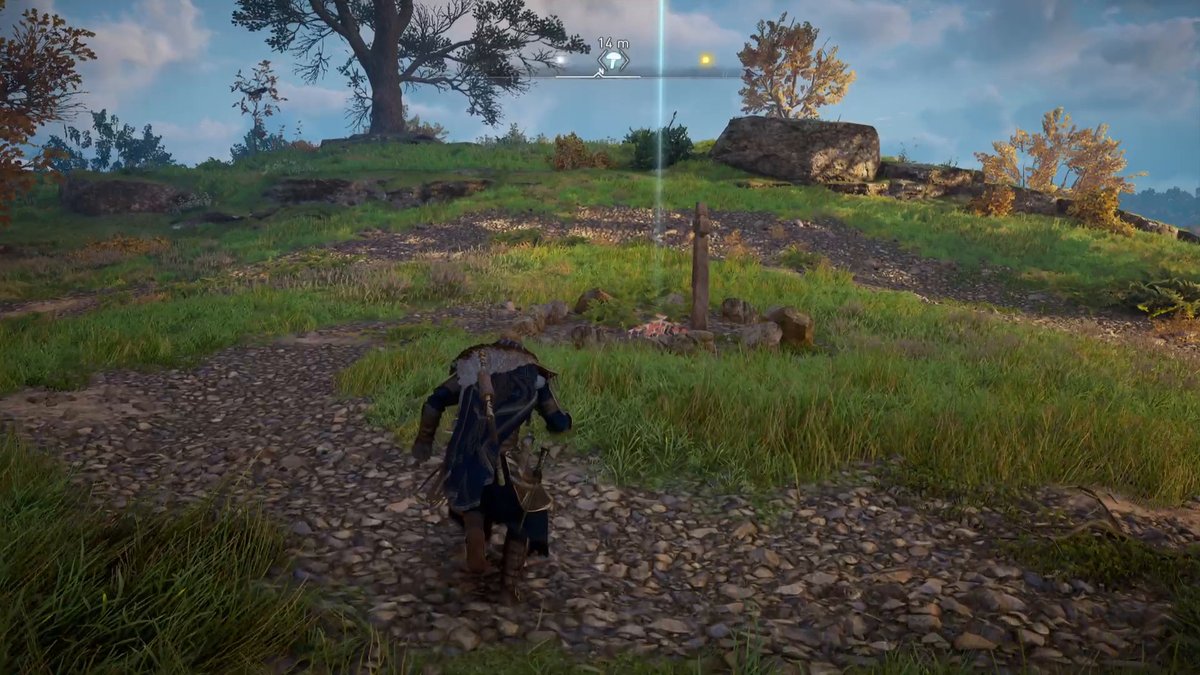The height and width of the screenshot is (675, 1200).
Task: Select the mushroom mystery marker on compass
Action: 612,60
